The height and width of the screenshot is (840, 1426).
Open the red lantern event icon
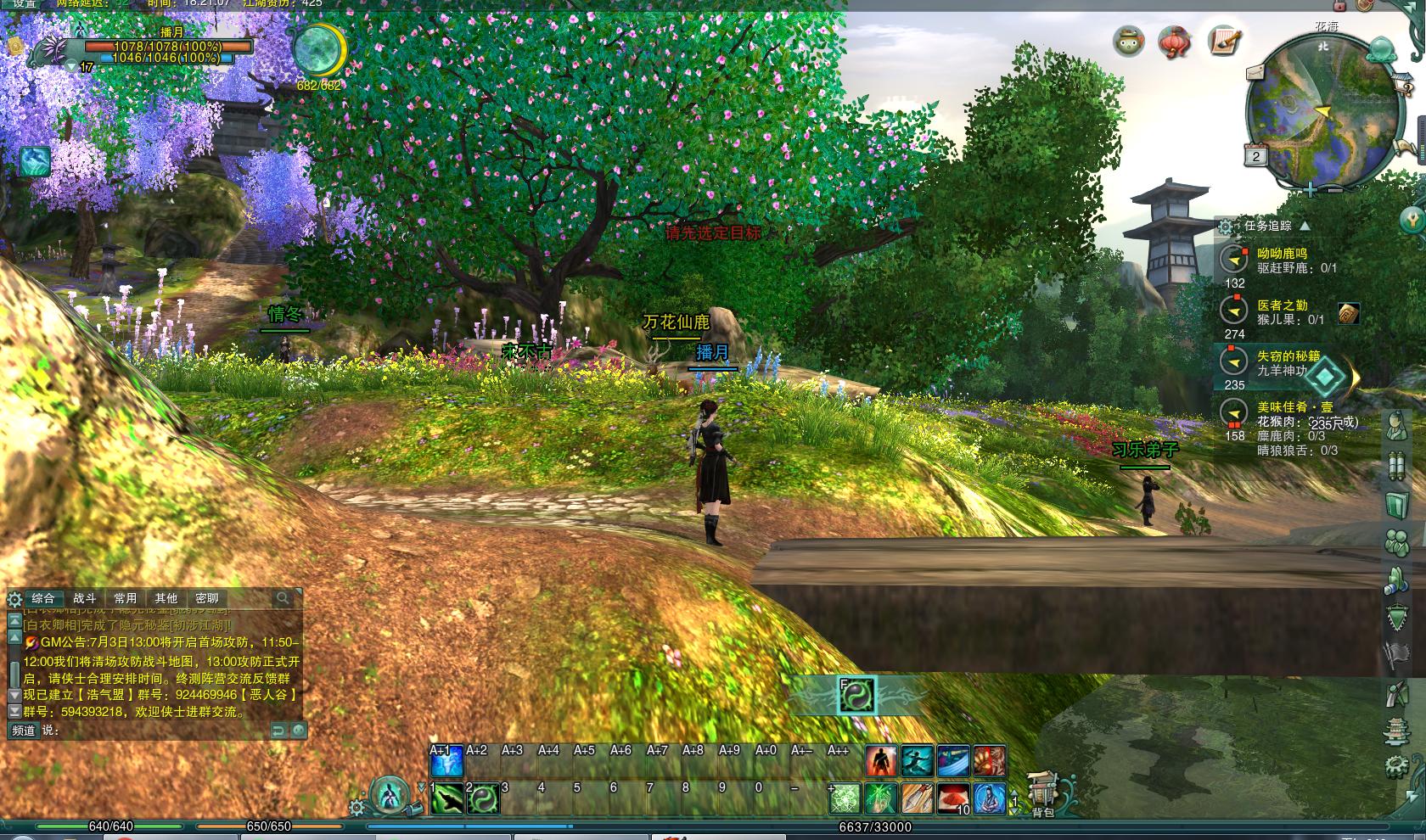1175,41
